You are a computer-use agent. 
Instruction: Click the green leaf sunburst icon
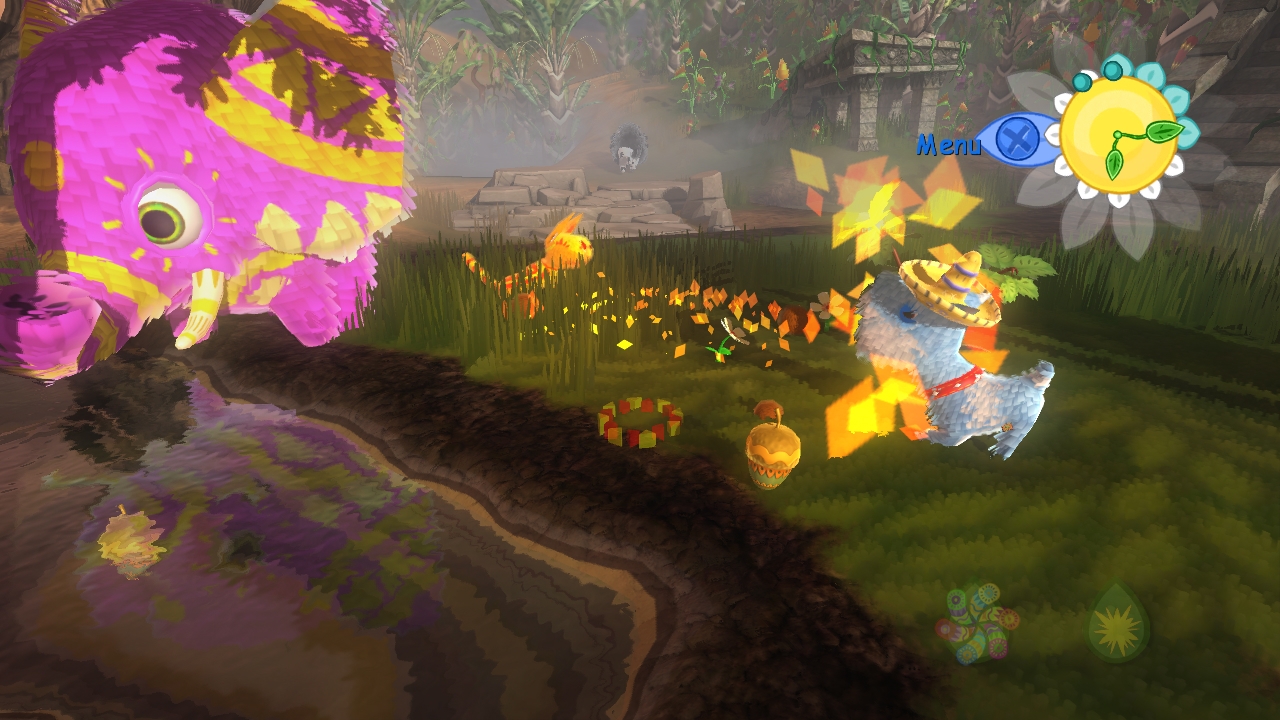(1118, 624)
